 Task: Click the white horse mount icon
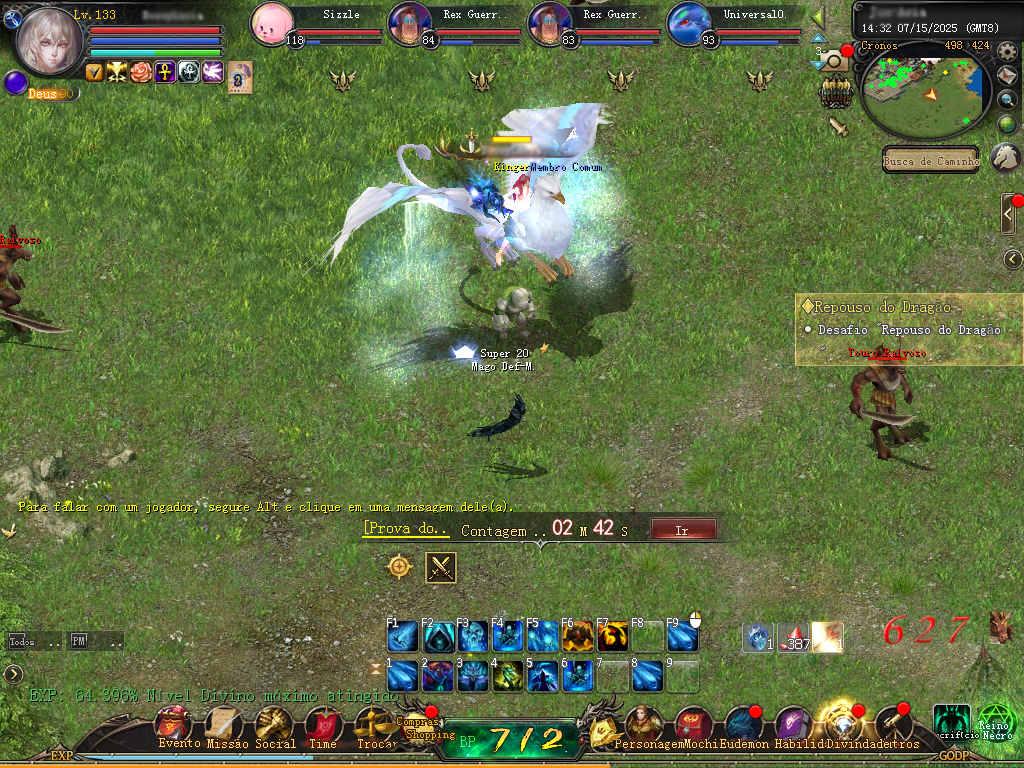(1005, 157)
